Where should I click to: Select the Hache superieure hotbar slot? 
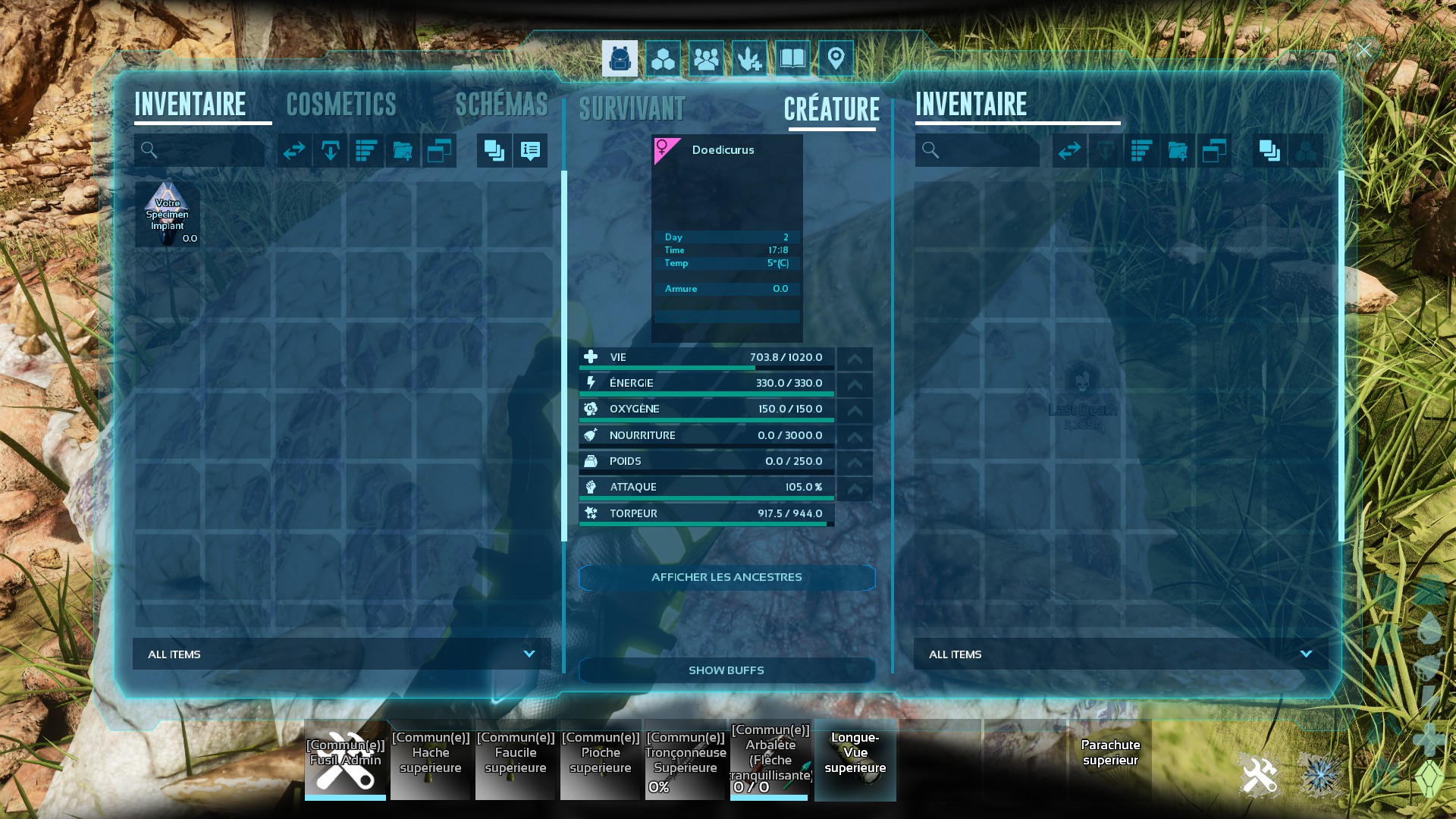(x=431, y=760)
